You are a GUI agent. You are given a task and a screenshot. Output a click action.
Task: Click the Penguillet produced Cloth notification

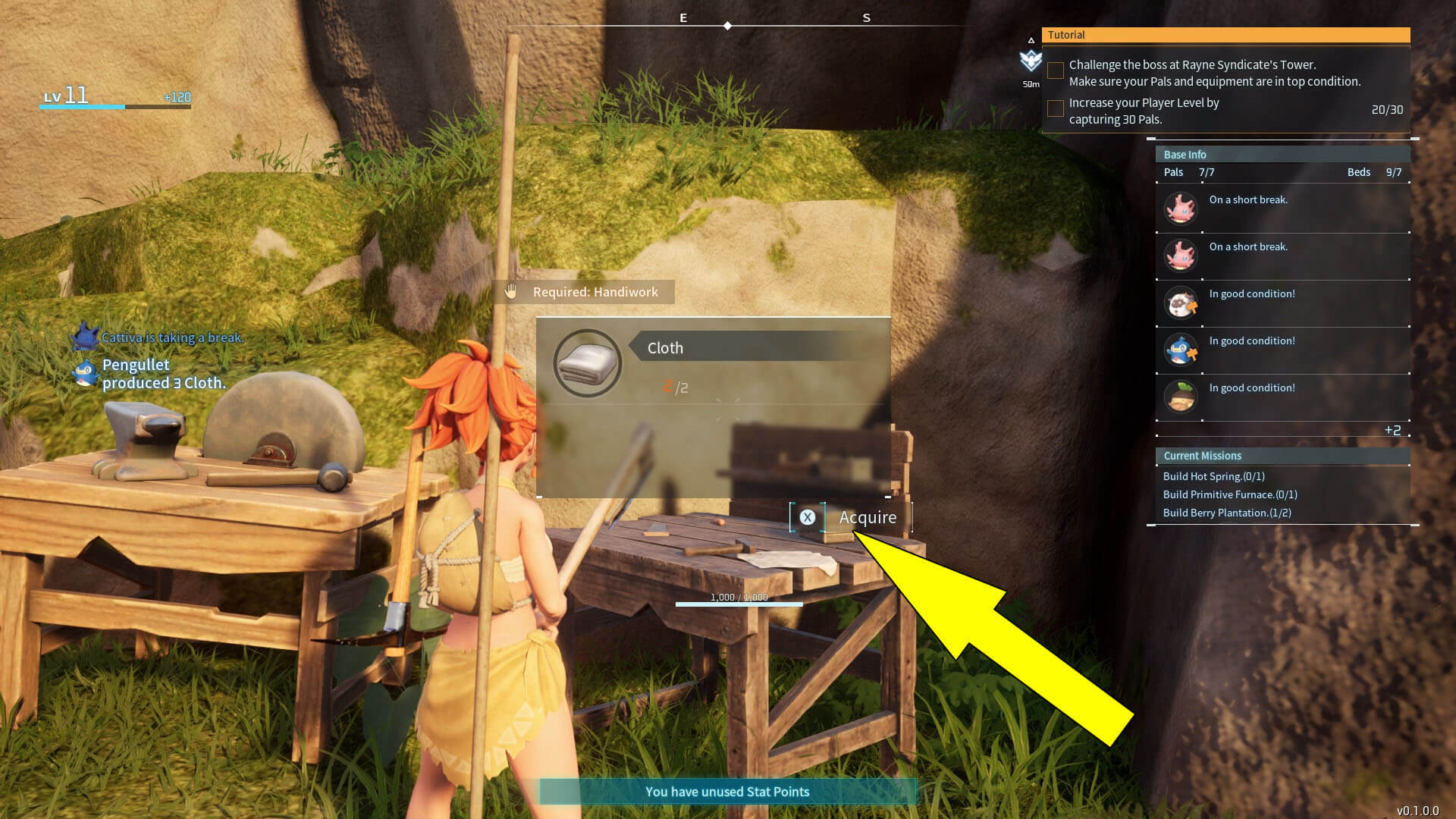(163, 374)
